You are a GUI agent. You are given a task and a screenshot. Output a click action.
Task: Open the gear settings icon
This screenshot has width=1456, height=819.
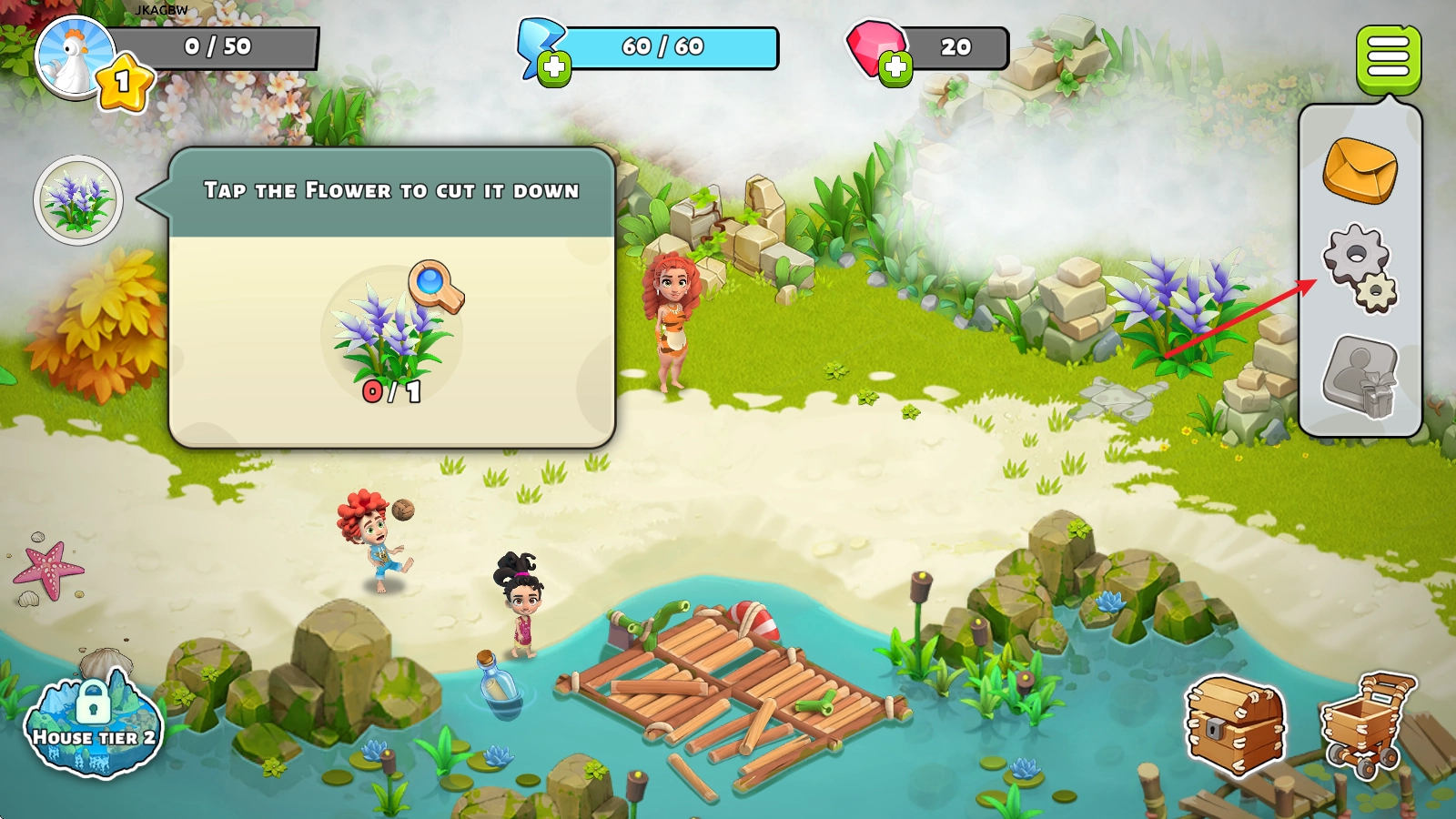tap(1360, 268)
